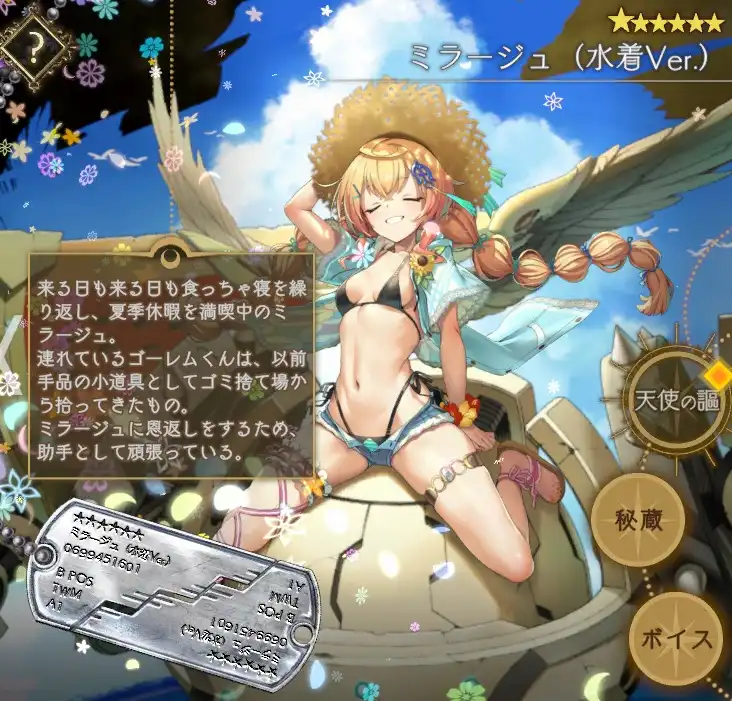Play the character's ボイス
The height and width of the screenshot is (701, 732).
click(x=678, y=638)
